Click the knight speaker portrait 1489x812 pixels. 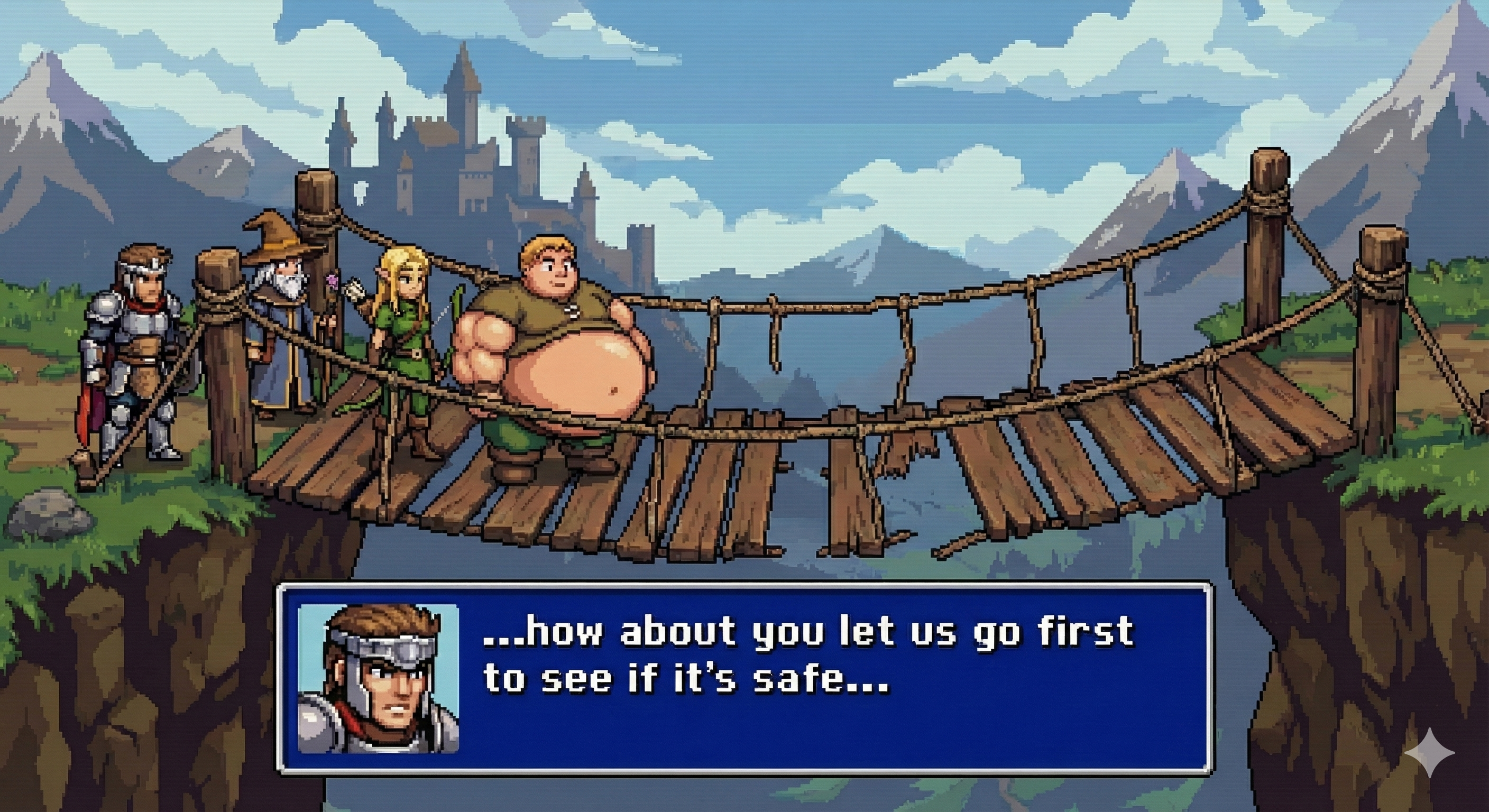[378, 679]
